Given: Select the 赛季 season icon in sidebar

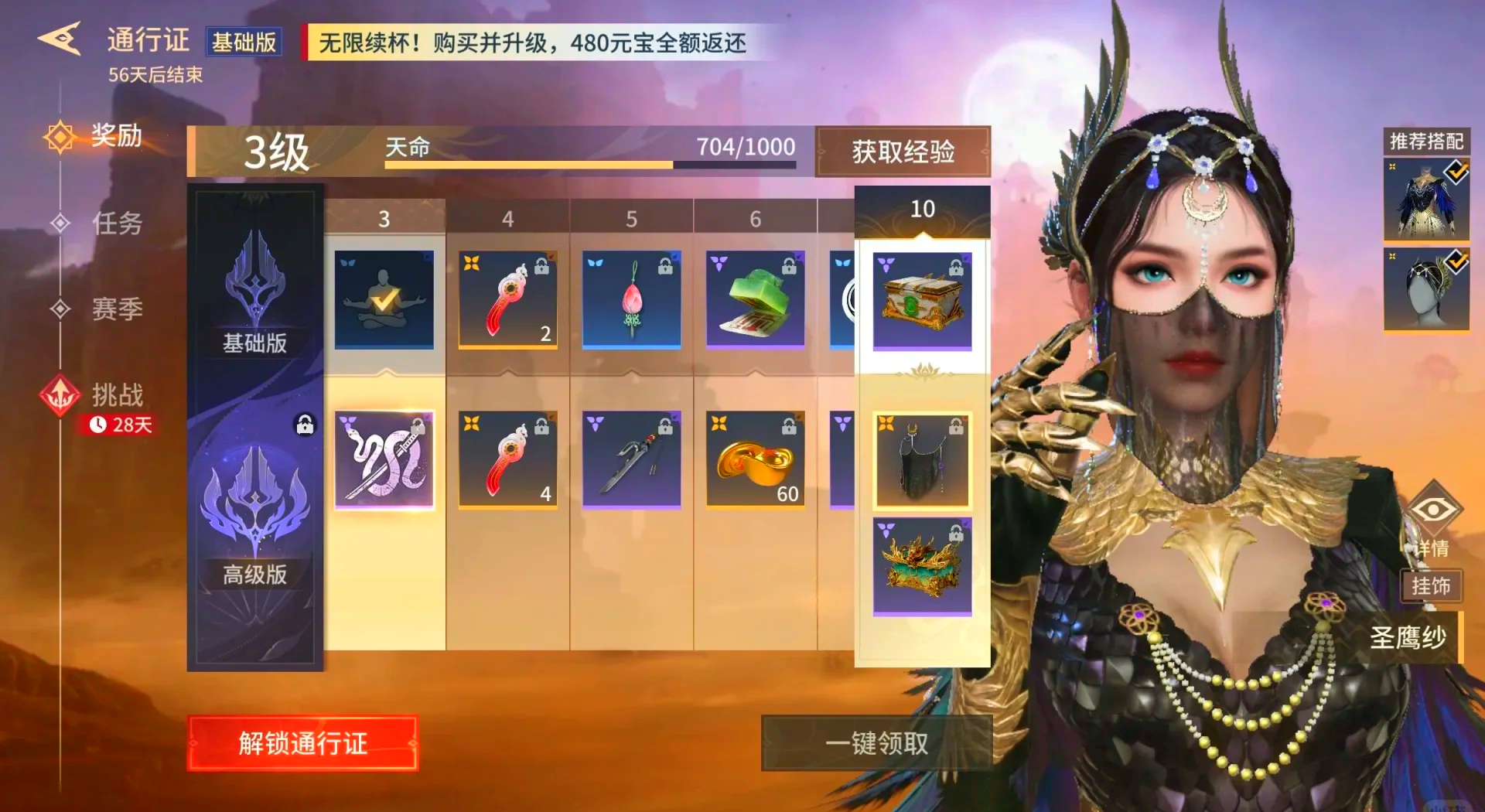Looking at the screenshot, I should tap(60, 309).
